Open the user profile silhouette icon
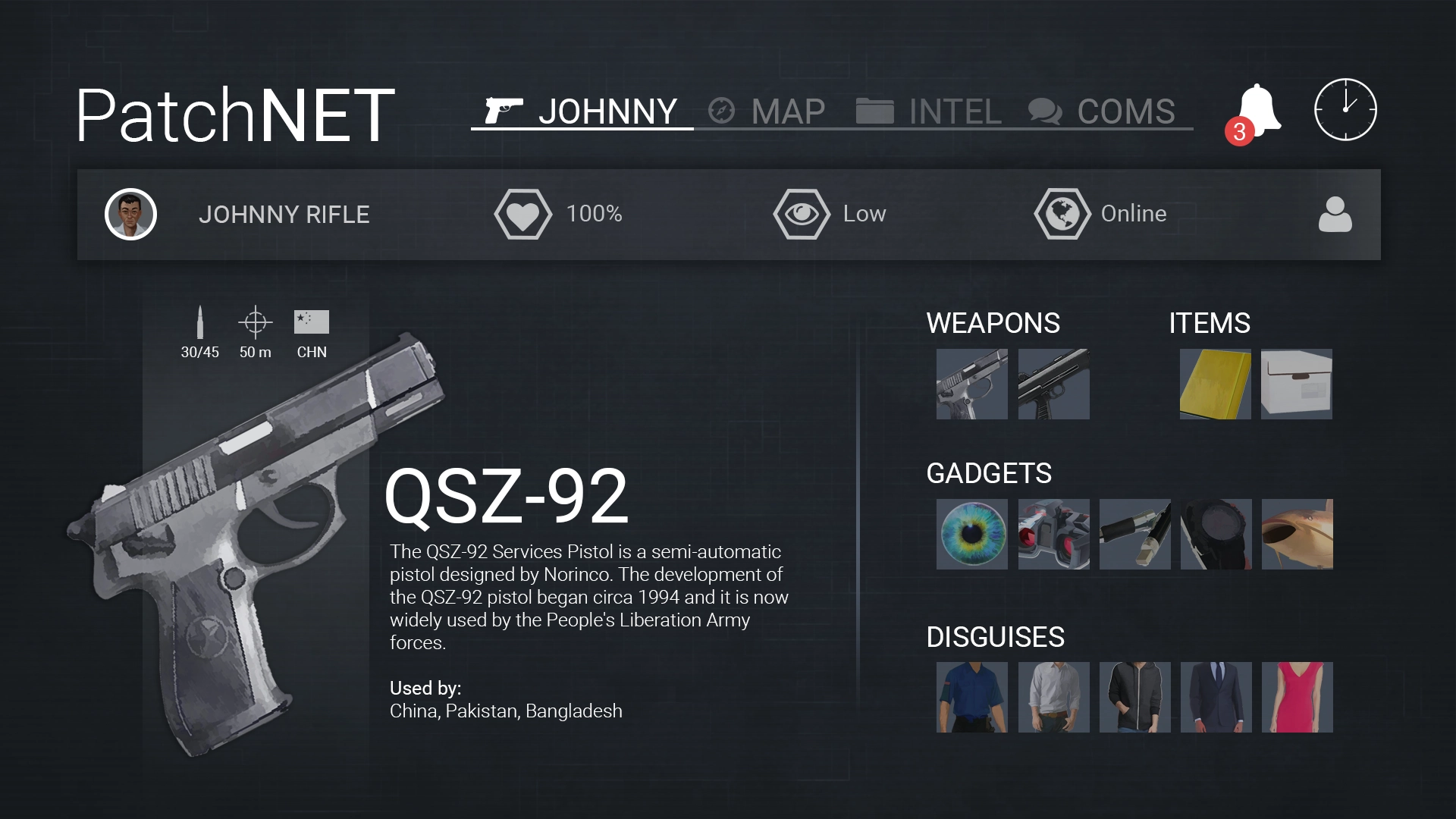The width and height of the screenshot is (1456, 819). click(1335, 215)
